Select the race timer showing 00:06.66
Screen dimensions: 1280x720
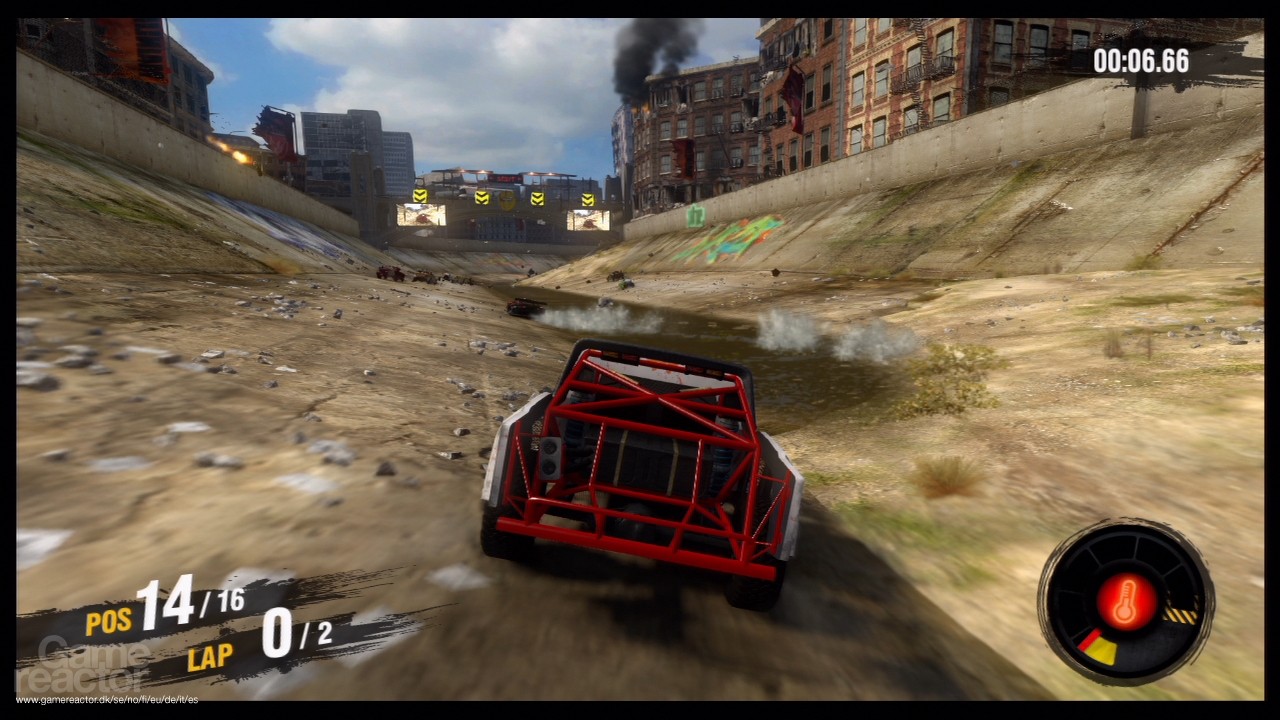(x=1143, y=61)
